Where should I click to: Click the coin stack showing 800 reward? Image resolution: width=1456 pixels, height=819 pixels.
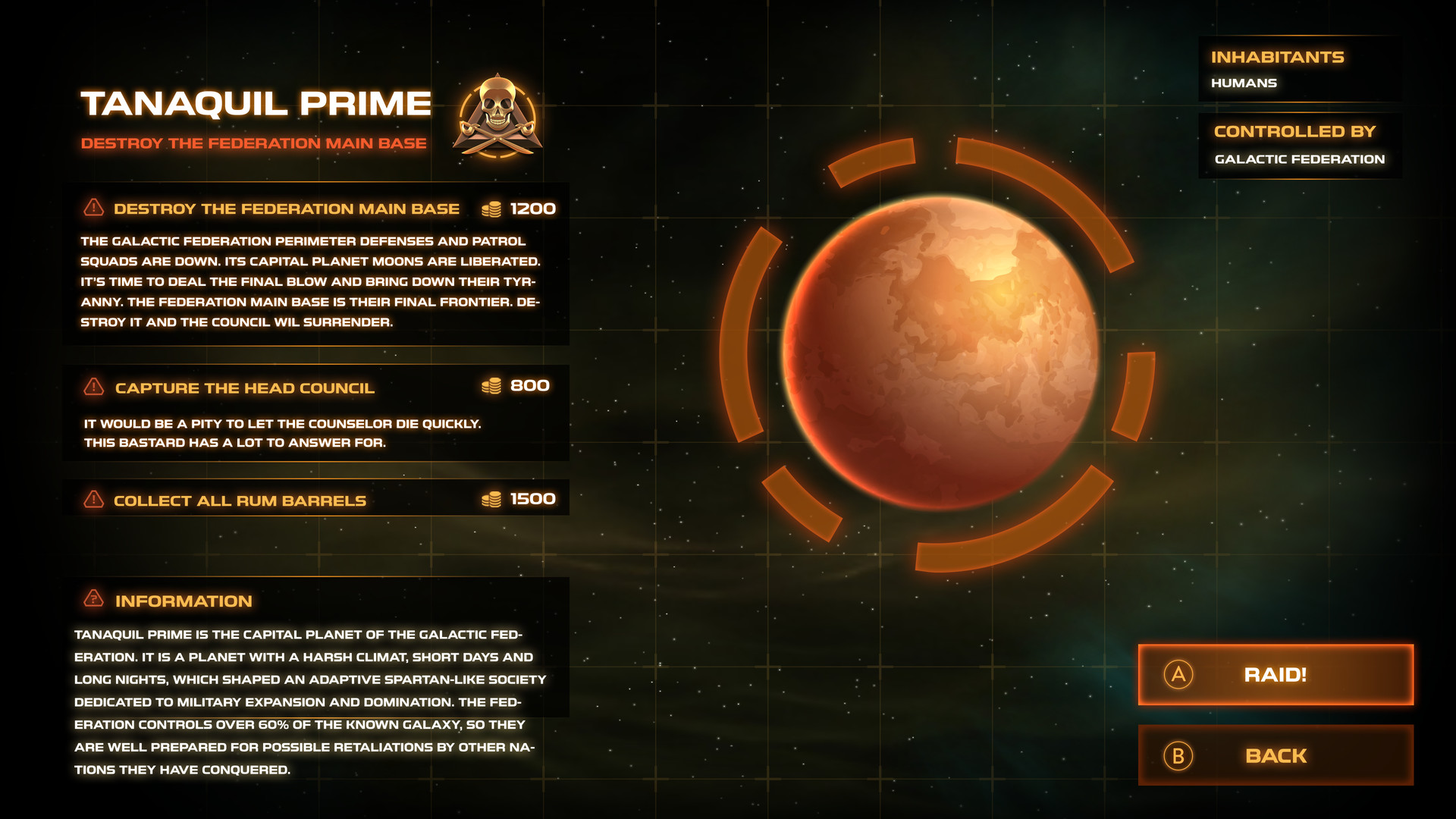pos(492,386)
